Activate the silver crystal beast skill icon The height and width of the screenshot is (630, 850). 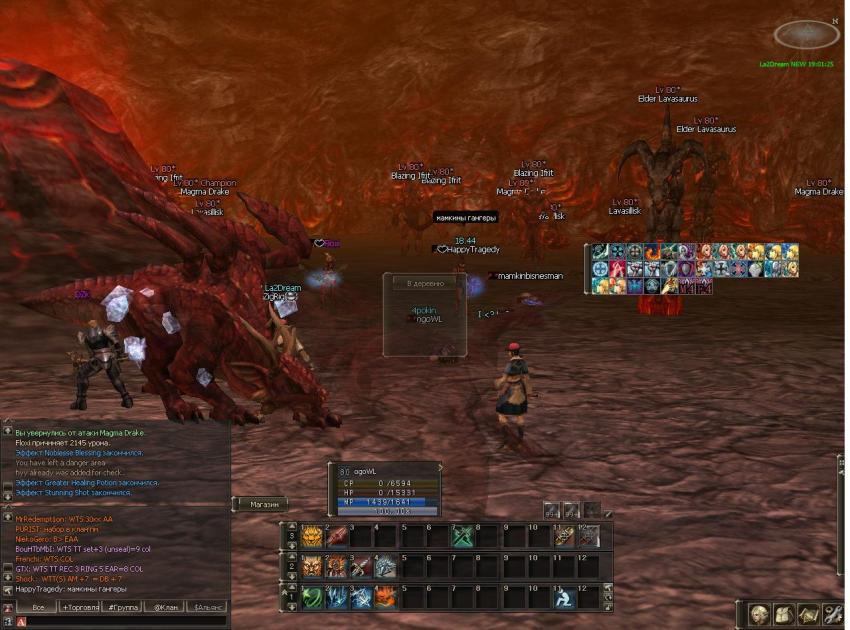pos(386,567)
